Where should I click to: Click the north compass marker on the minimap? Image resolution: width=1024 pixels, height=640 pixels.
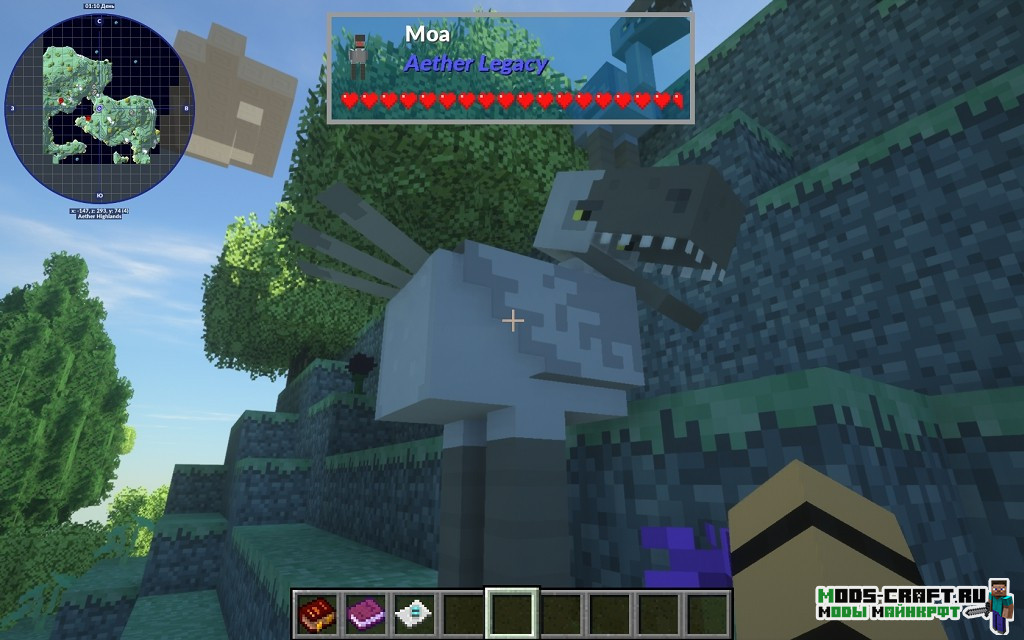[100, 21]
